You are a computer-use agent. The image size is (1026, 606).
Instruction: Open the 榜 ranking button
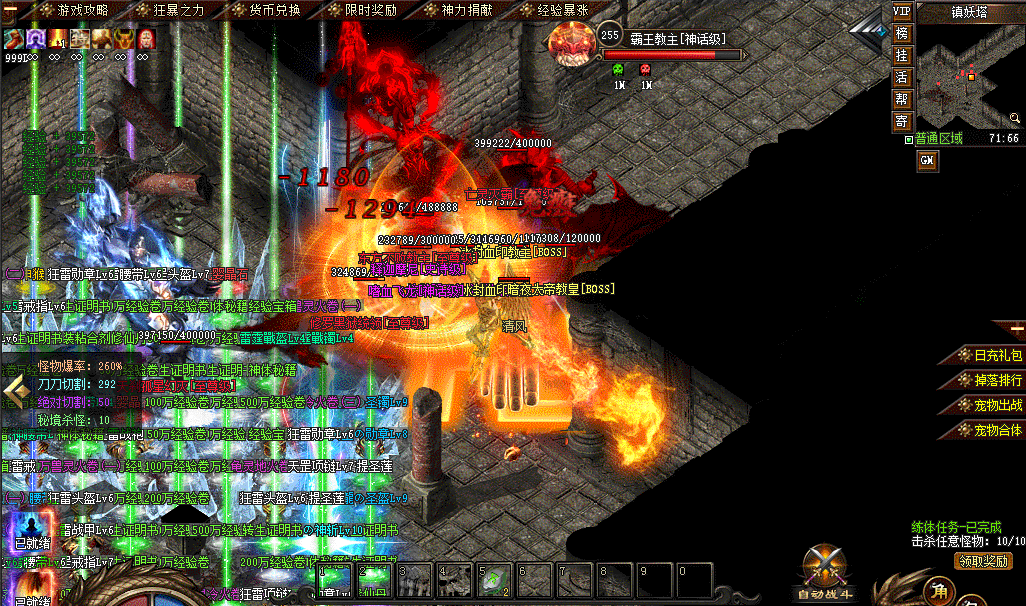click(x=902, y=33)
